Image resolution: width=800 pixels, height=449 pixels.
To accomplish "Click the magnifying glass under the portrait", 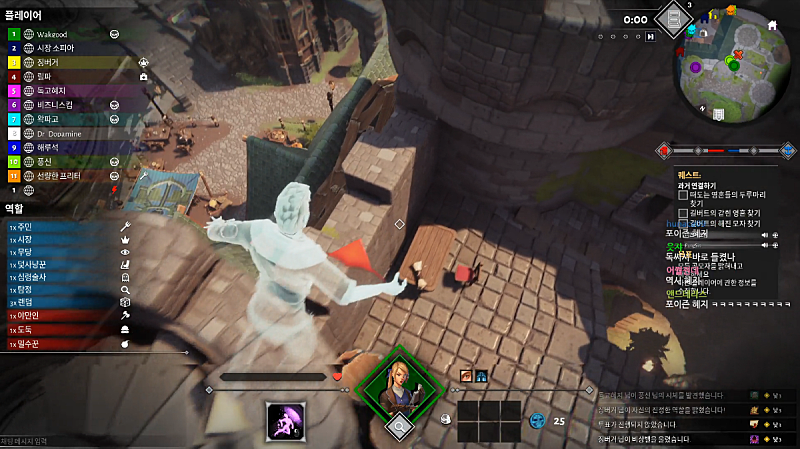I will (x=400, y=425).
